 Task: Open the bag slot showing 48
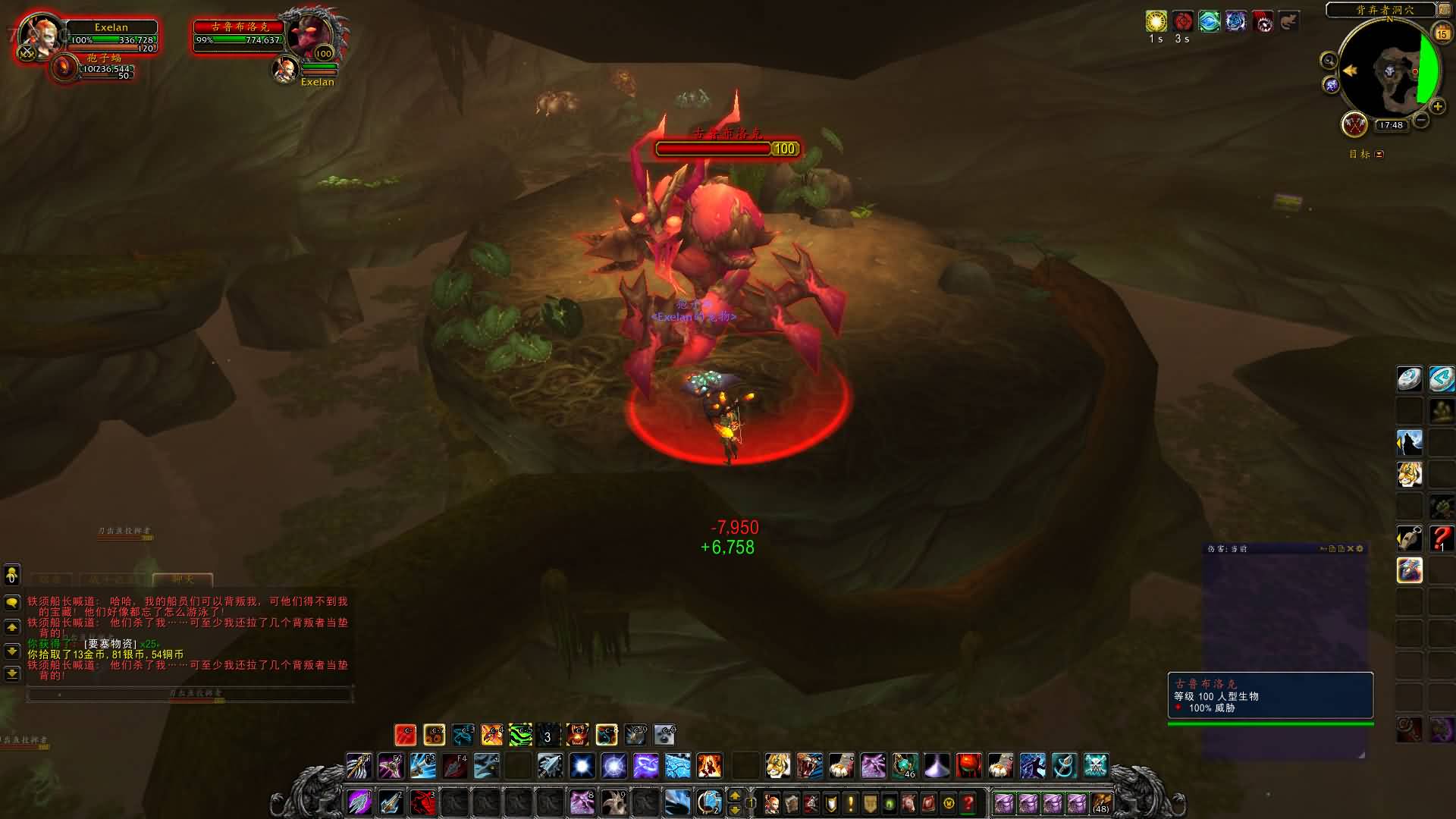tap(1101, 803)
